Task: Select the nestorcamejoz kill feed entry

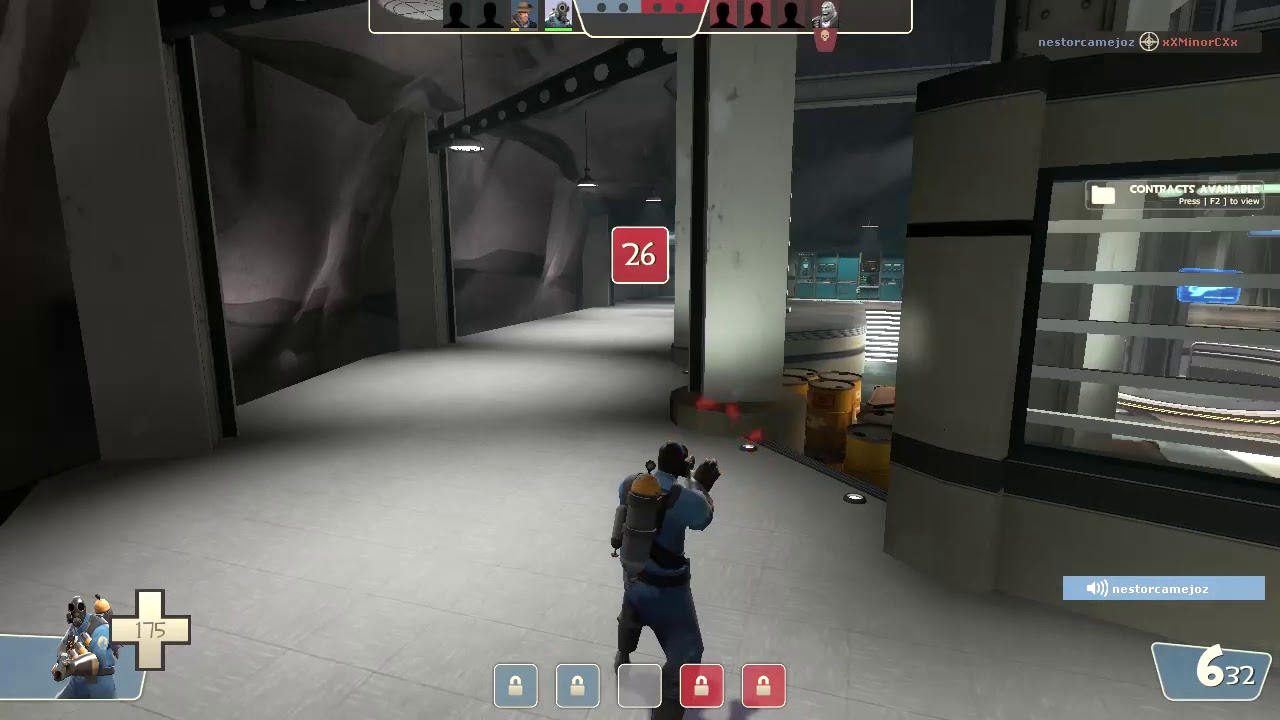Action: click(1085, 42)
